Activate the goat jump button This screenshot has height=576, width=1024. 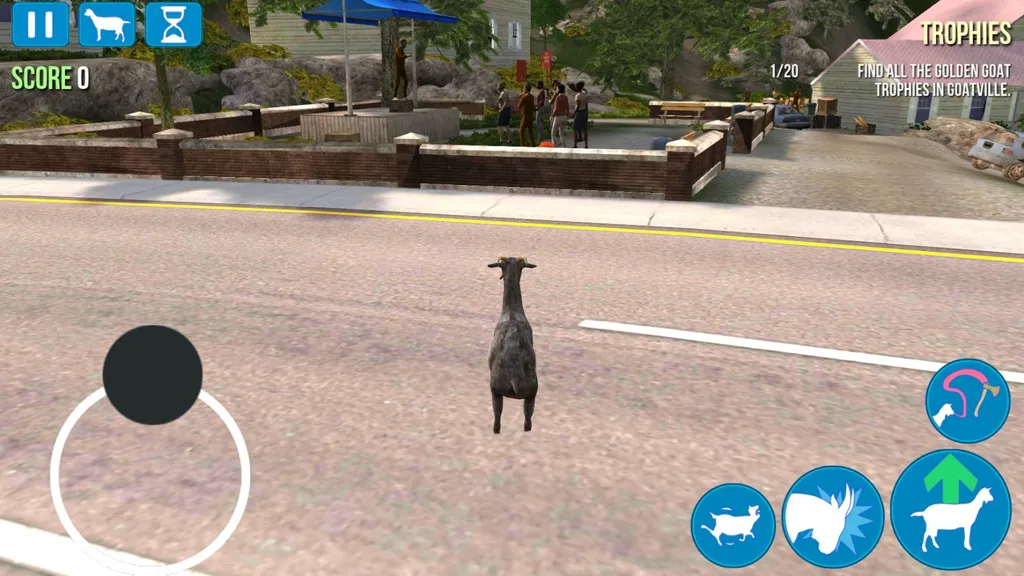pyautogui.click(x=950, y=510)
